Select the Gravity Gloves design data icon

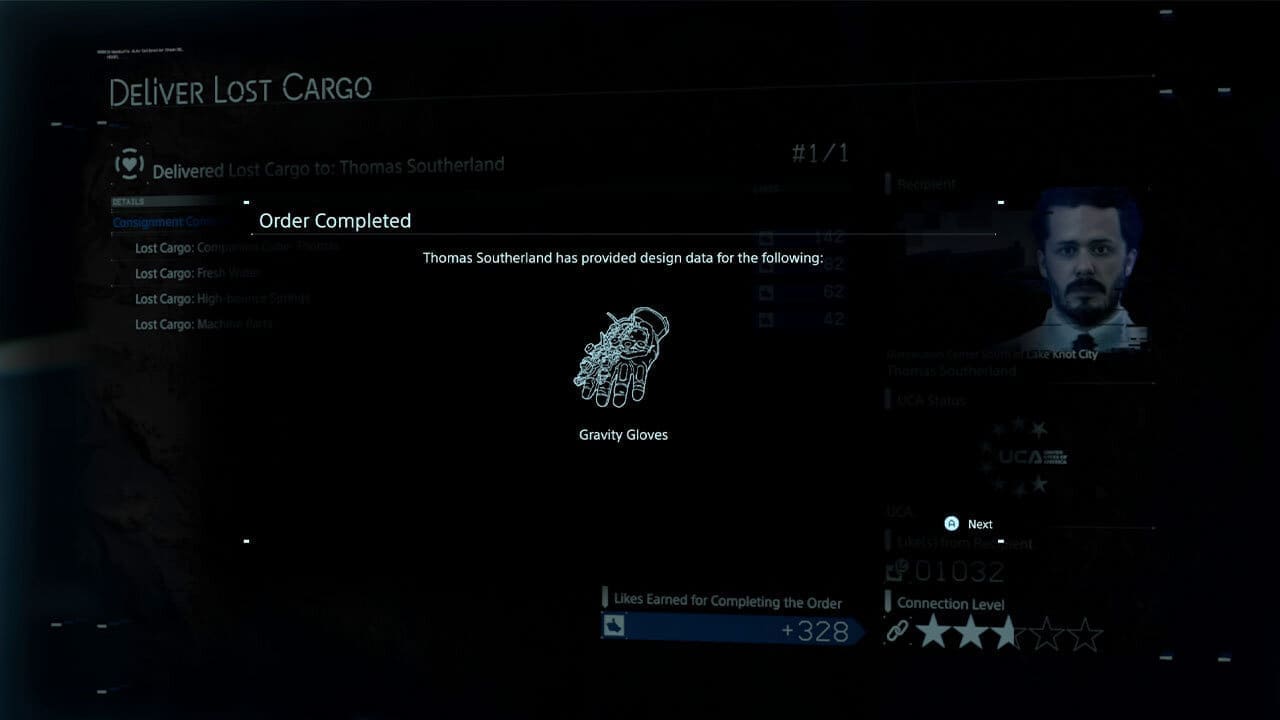[622, 358]
